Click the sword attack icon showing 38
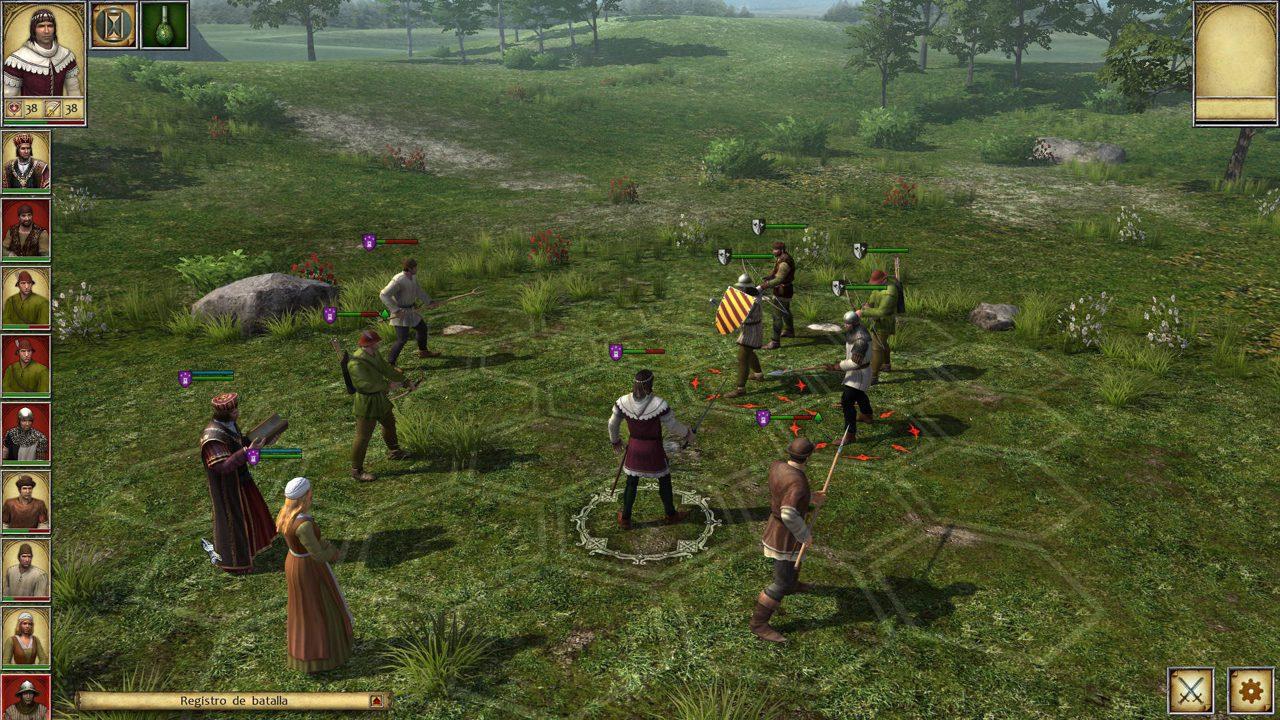This screenshot has width=1280, height=720. point(52,106)
